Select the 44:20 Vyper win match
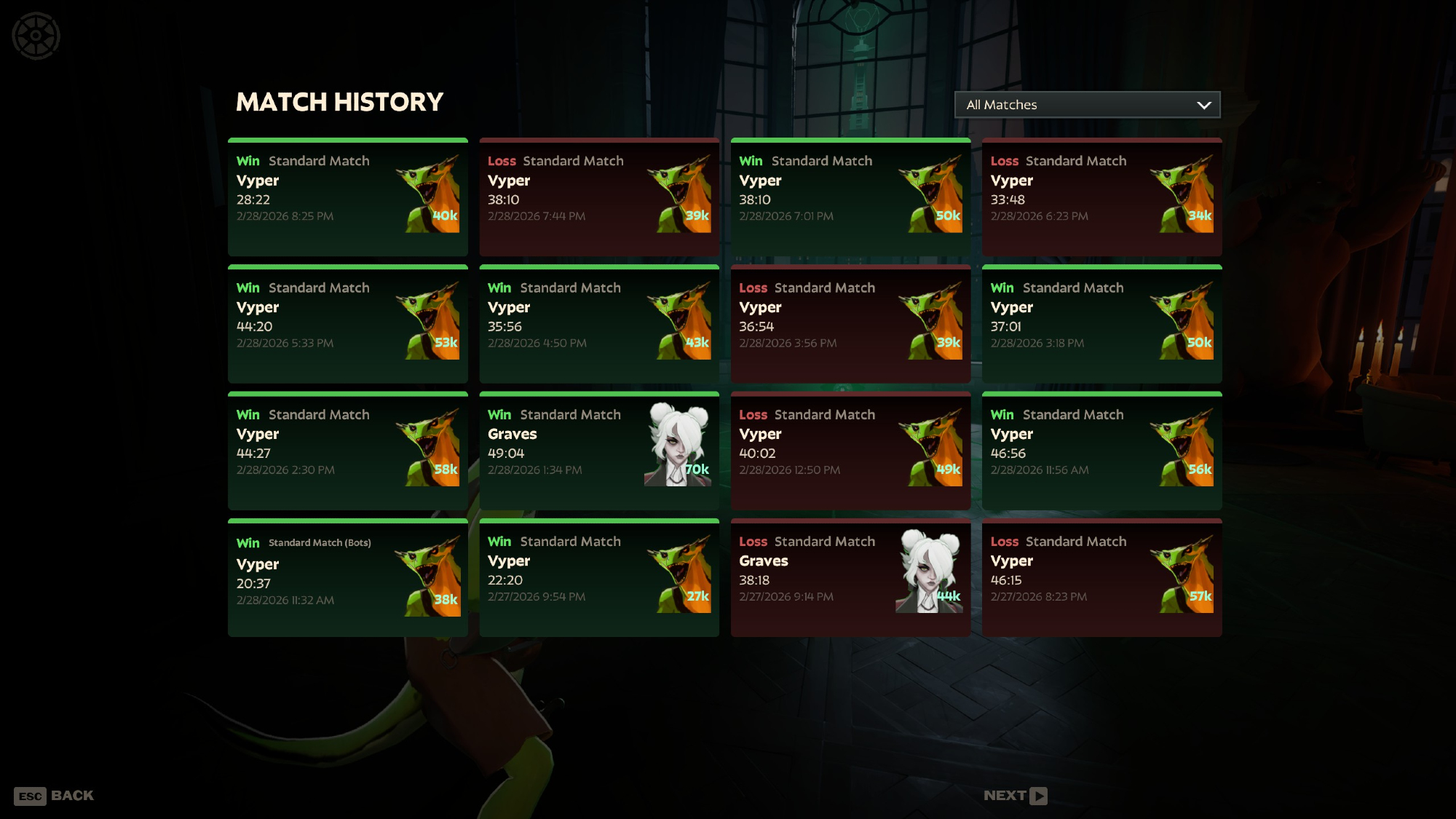 [x=347, y=324]
